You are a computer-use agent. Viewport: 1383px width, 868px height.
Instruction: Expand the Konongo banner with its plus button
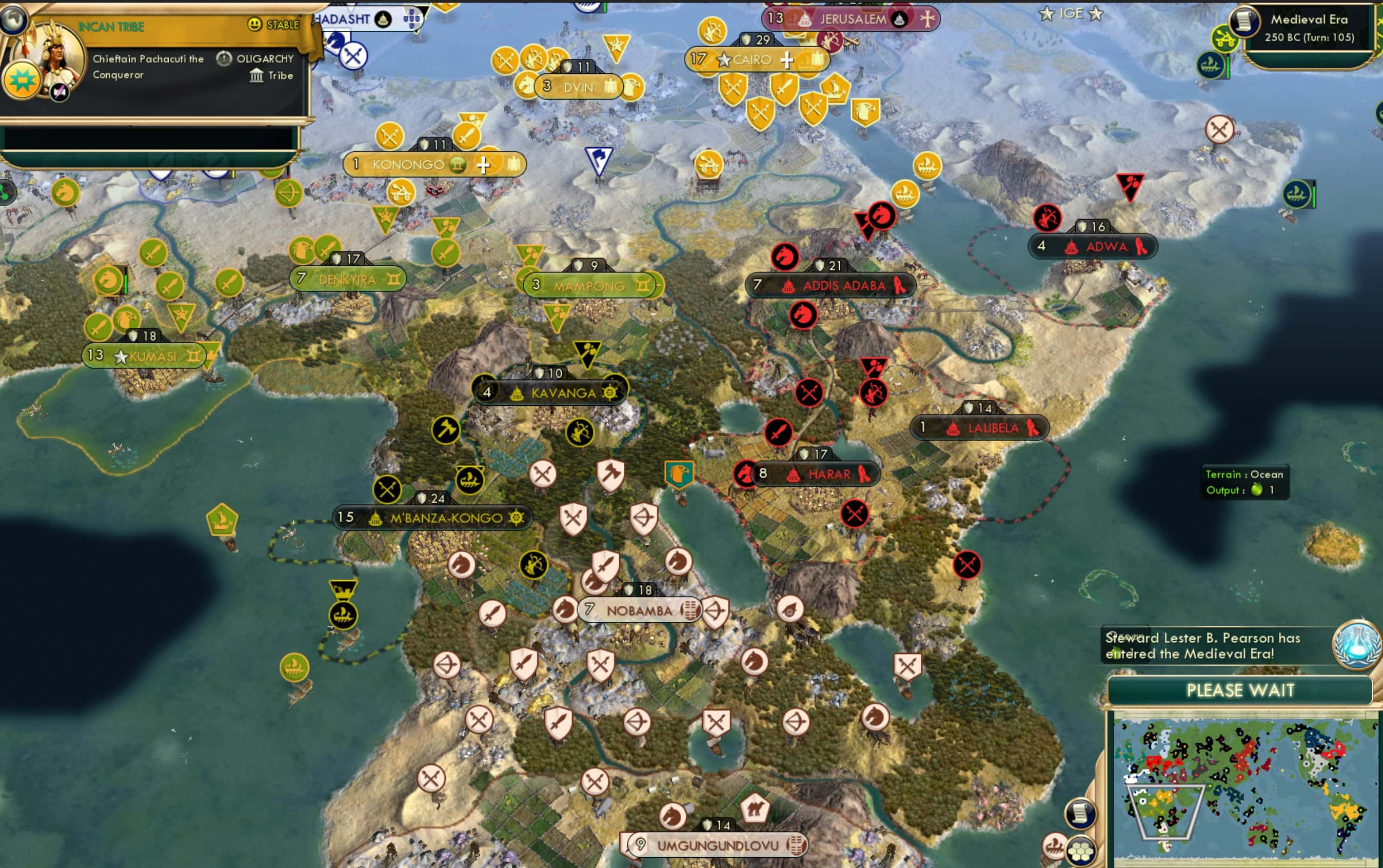point(484,164)
